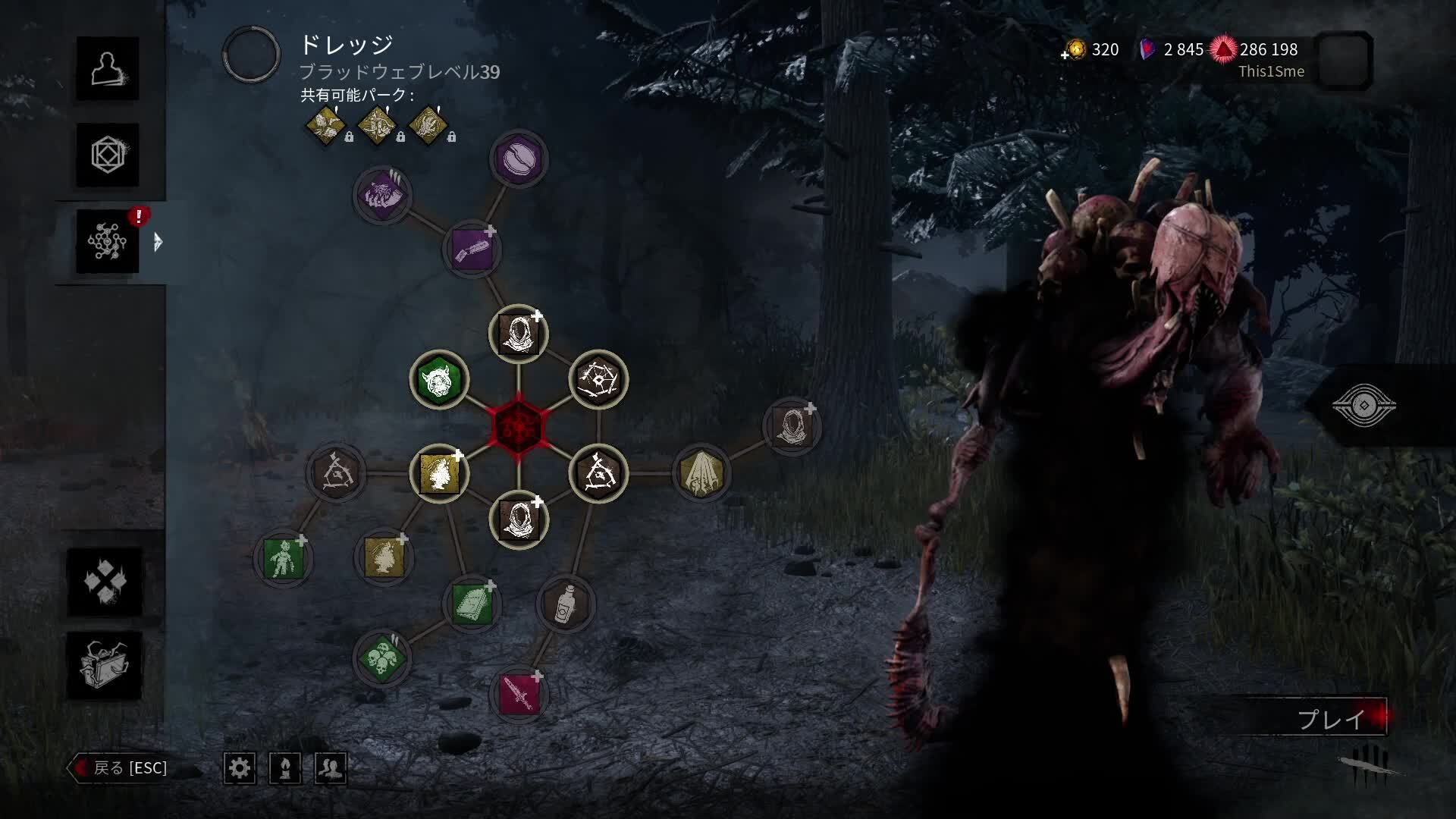Go back with the ESC return button
The width and height of the screenshot is (1456, 819).
coord(121,767)
